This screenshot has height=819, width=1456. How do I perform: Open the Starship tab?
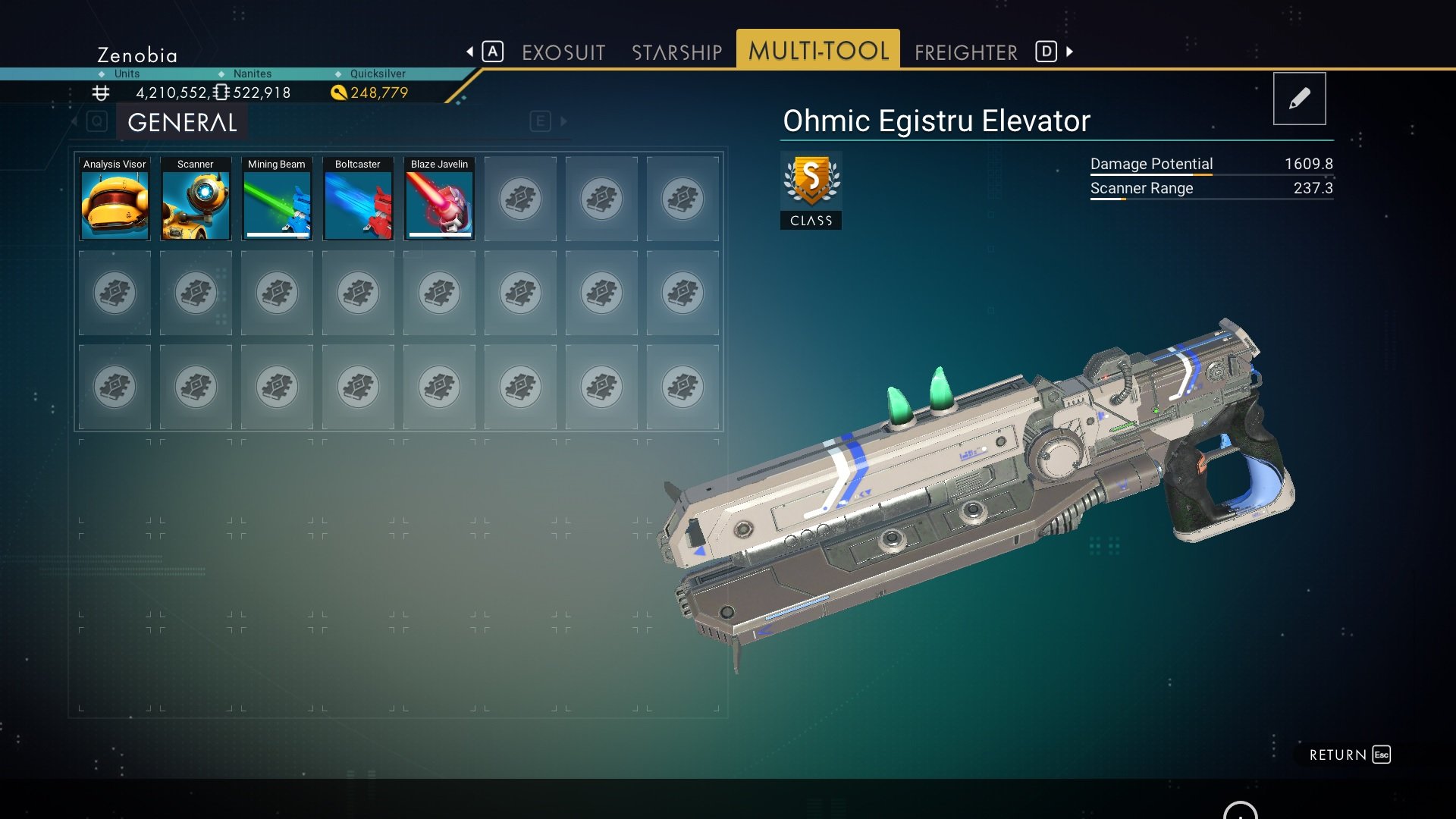[x=676, y=52]
